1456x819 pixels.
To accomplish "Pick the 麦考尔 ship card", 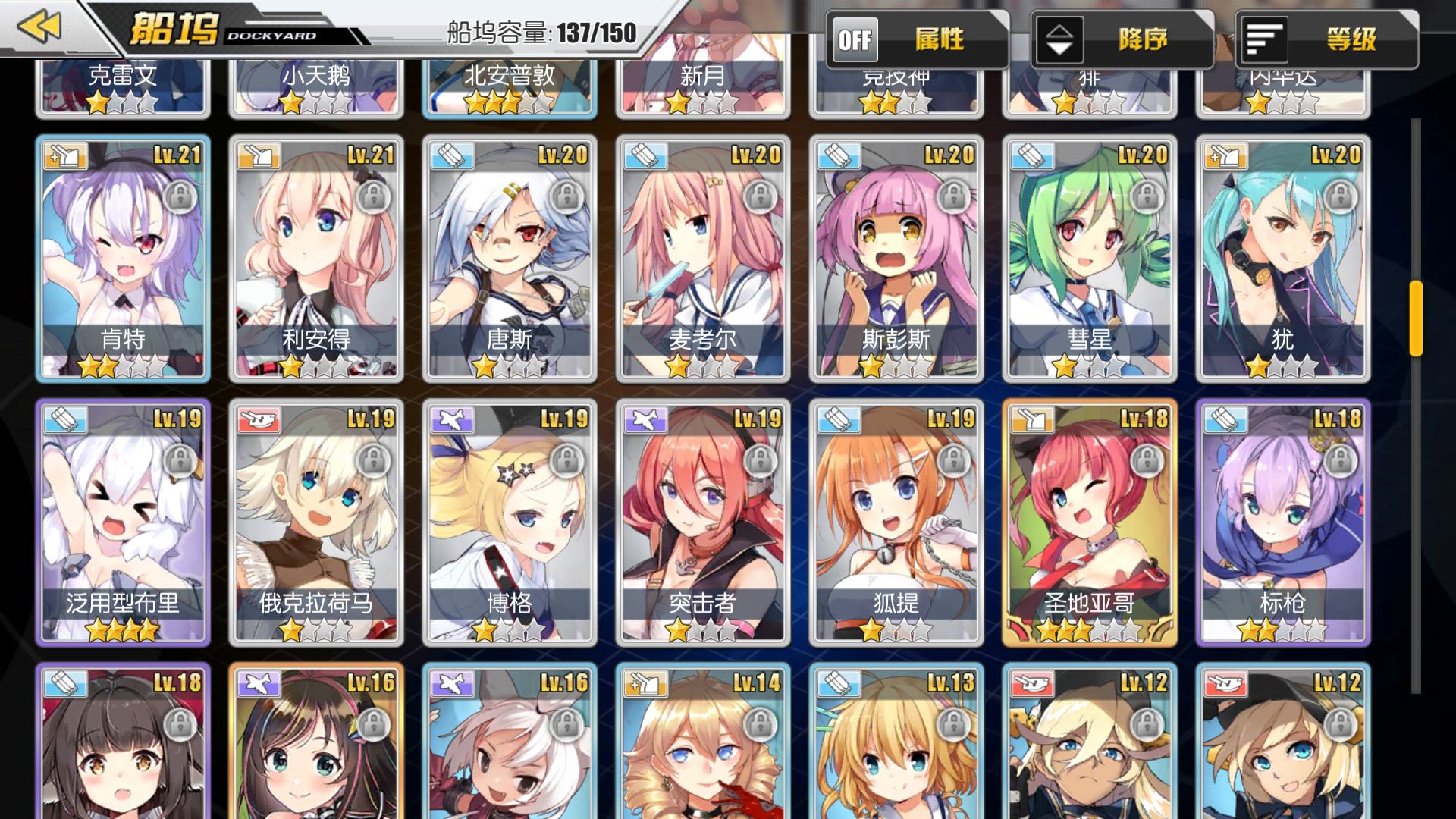I will (703, 258).
